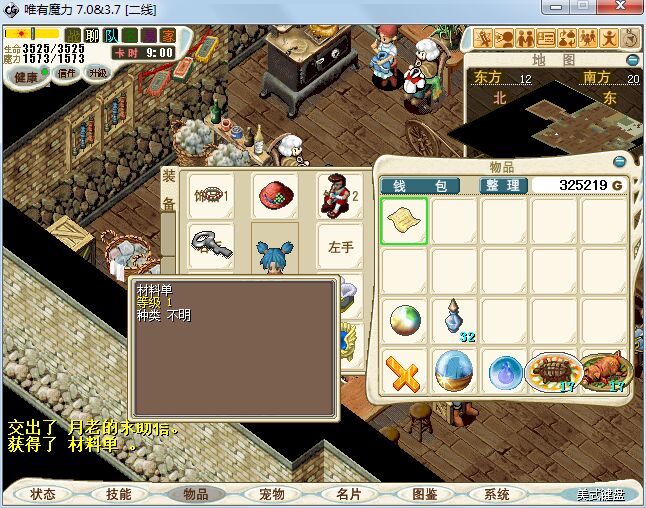Click the 健康 health status button
Image resolution: width=646 pixels, height=508 pixels.
coord(24,77)
